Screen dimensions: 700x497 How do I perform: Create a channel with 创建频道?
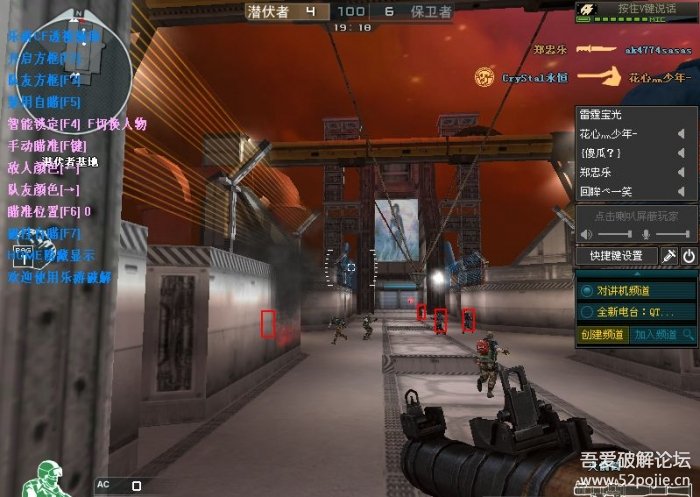pos(603,334)
